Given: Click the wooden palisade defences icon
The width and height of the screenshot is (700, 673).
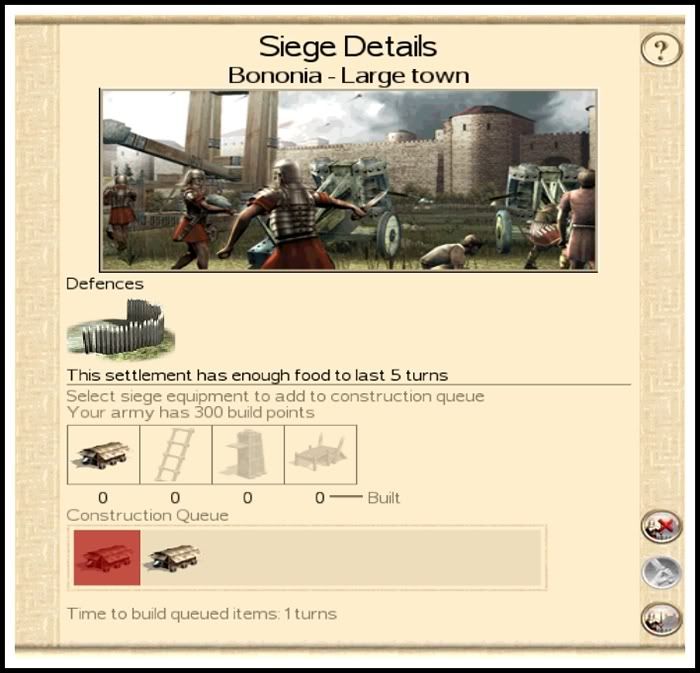Looking at the screenshot, I should 120,328.
